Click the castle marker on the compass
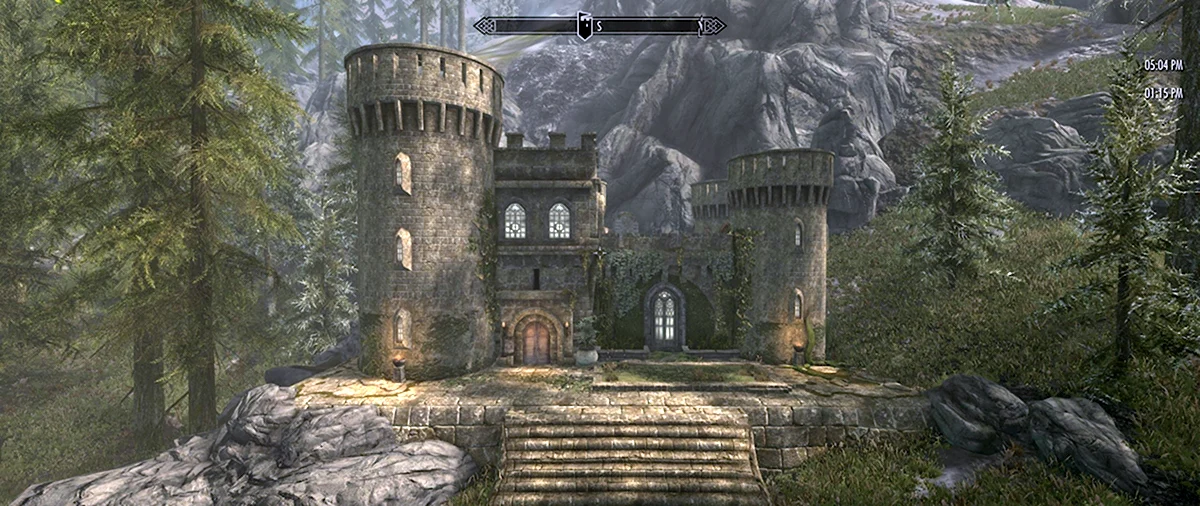 coord(584,25)
